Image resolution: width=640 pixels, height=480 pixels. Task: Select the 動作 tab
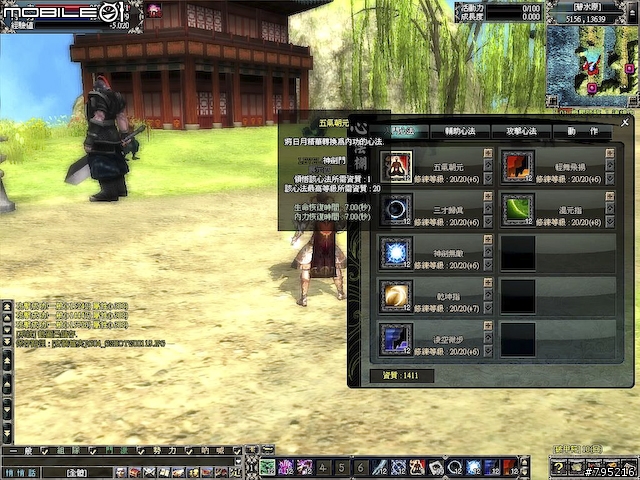click(x=583, y=131)
